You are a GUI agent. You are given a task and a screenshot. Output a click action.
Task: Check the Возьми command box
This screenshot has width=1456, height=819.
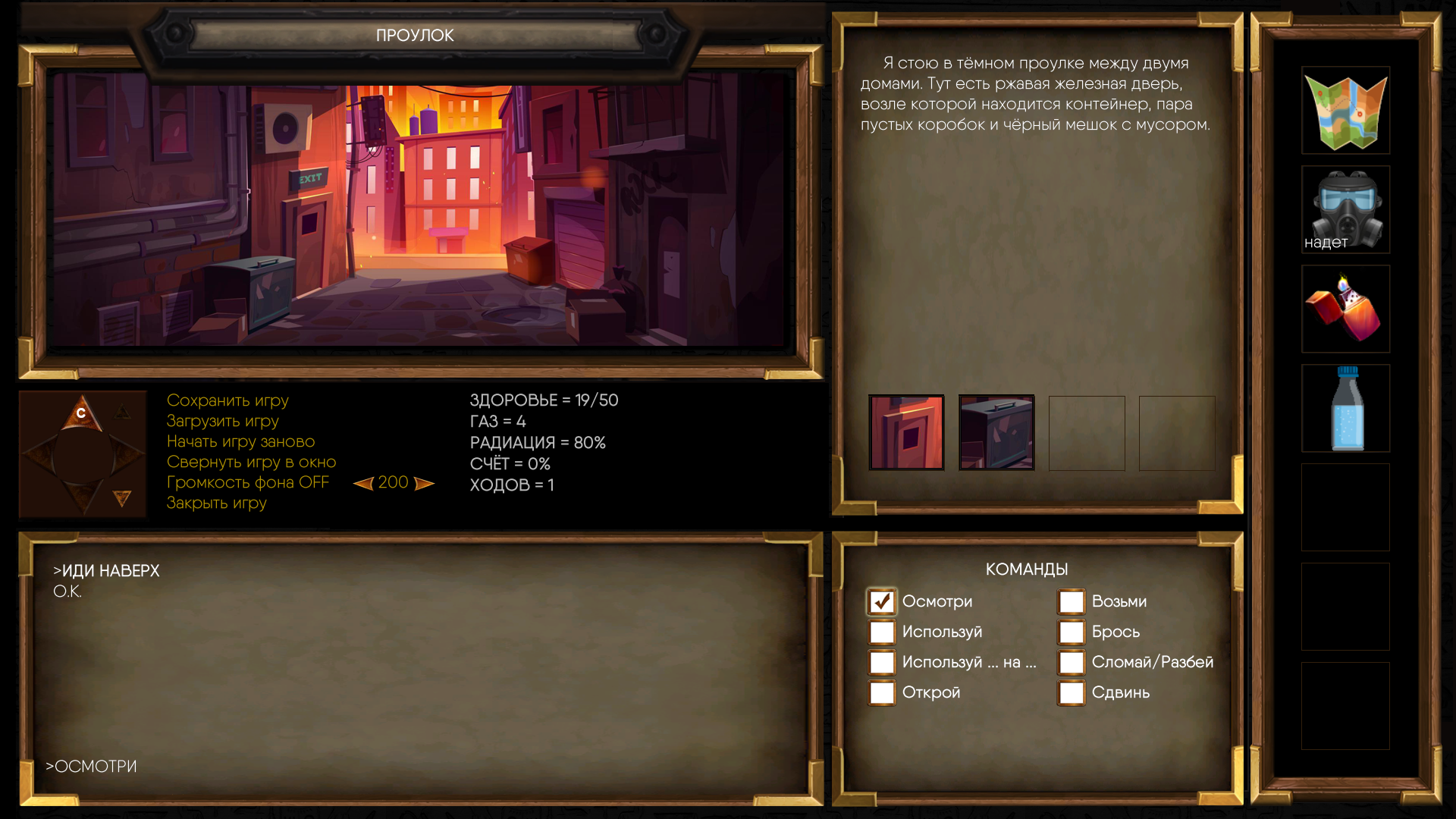tap(1072, 601)
